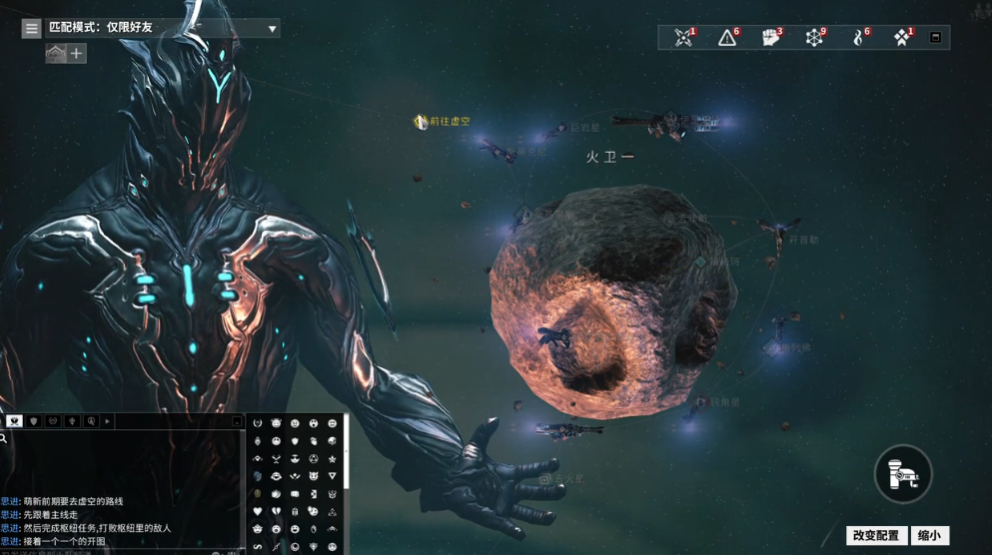Collapse the world-state panel with the small window button
This screenshot has width=992, height=555.
click(x=935, y=38)
